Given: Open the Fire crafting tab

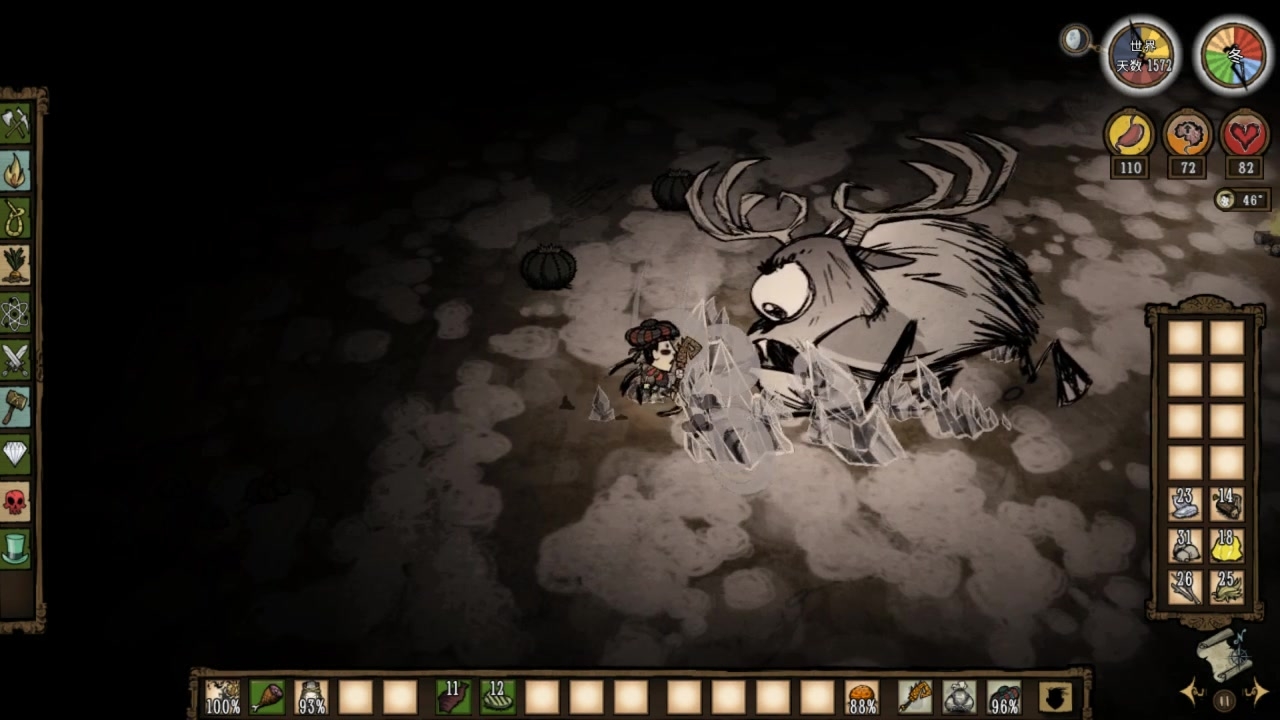Looking at the screenshot, I should pyautogui.click(x=16, y=172).
